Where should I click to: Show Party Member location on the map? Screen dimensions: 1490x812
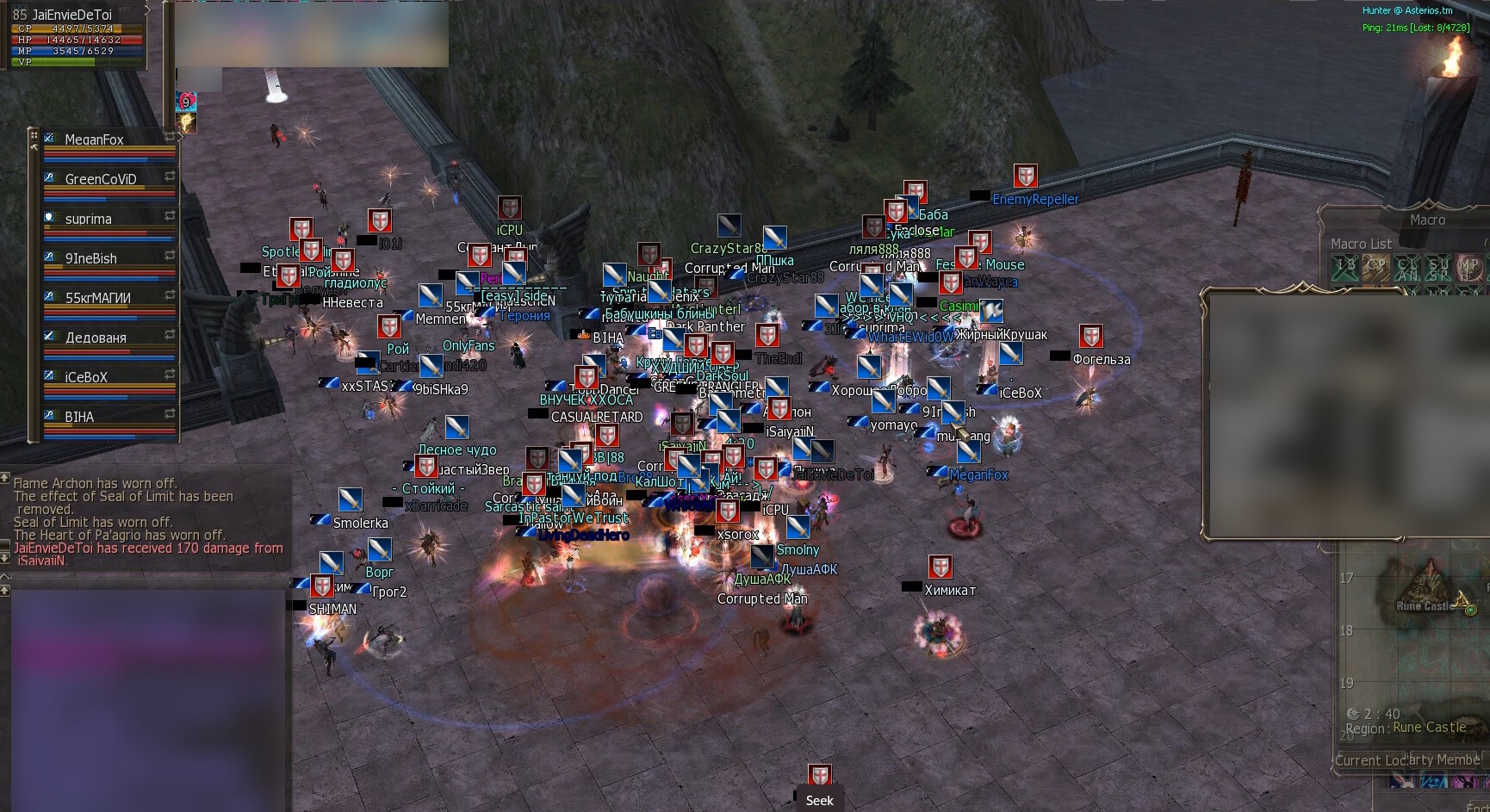coord(1444,759)
